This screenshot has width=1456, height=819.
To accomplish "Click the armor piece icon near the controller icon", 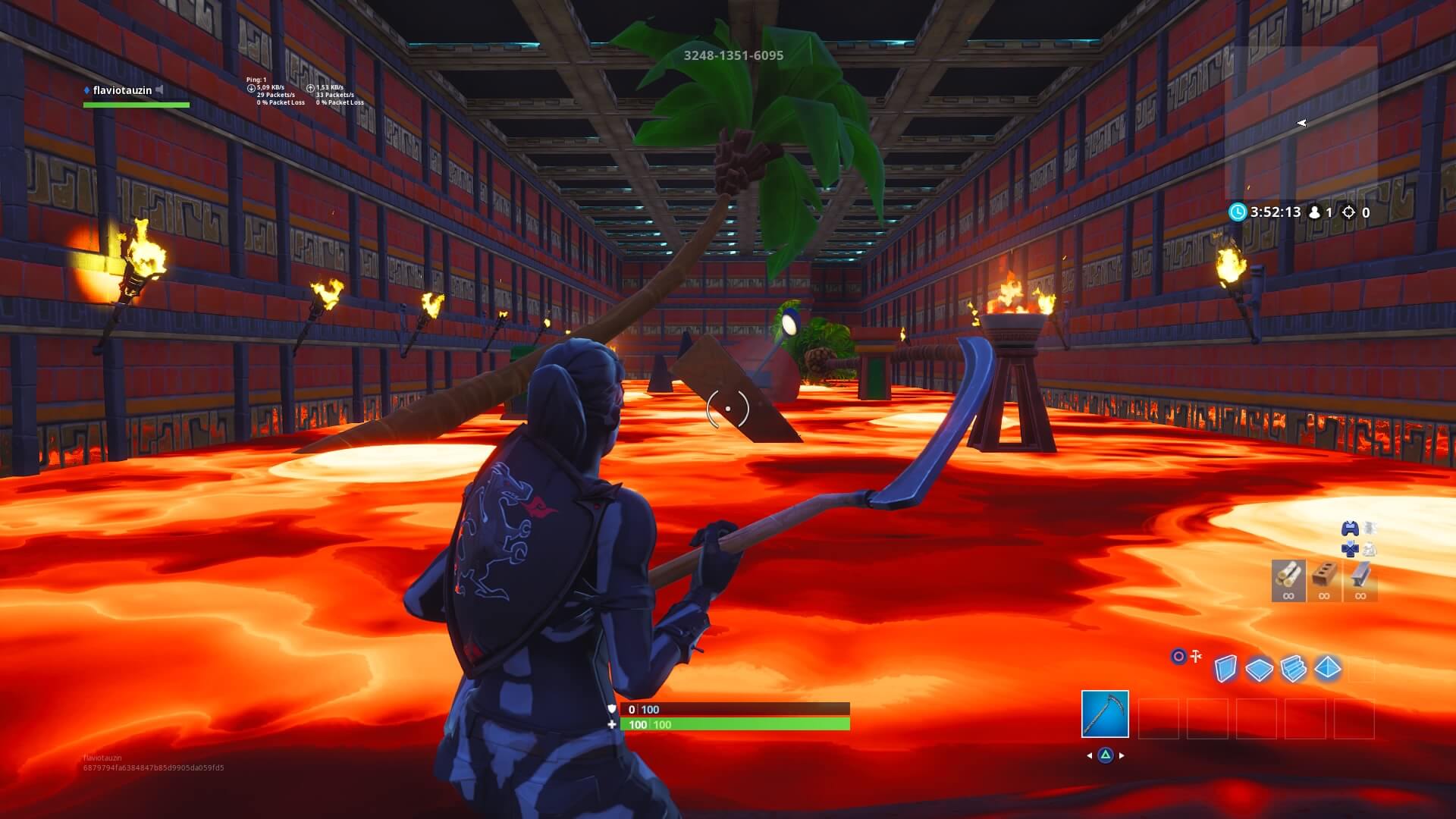I will (1370, 528).
